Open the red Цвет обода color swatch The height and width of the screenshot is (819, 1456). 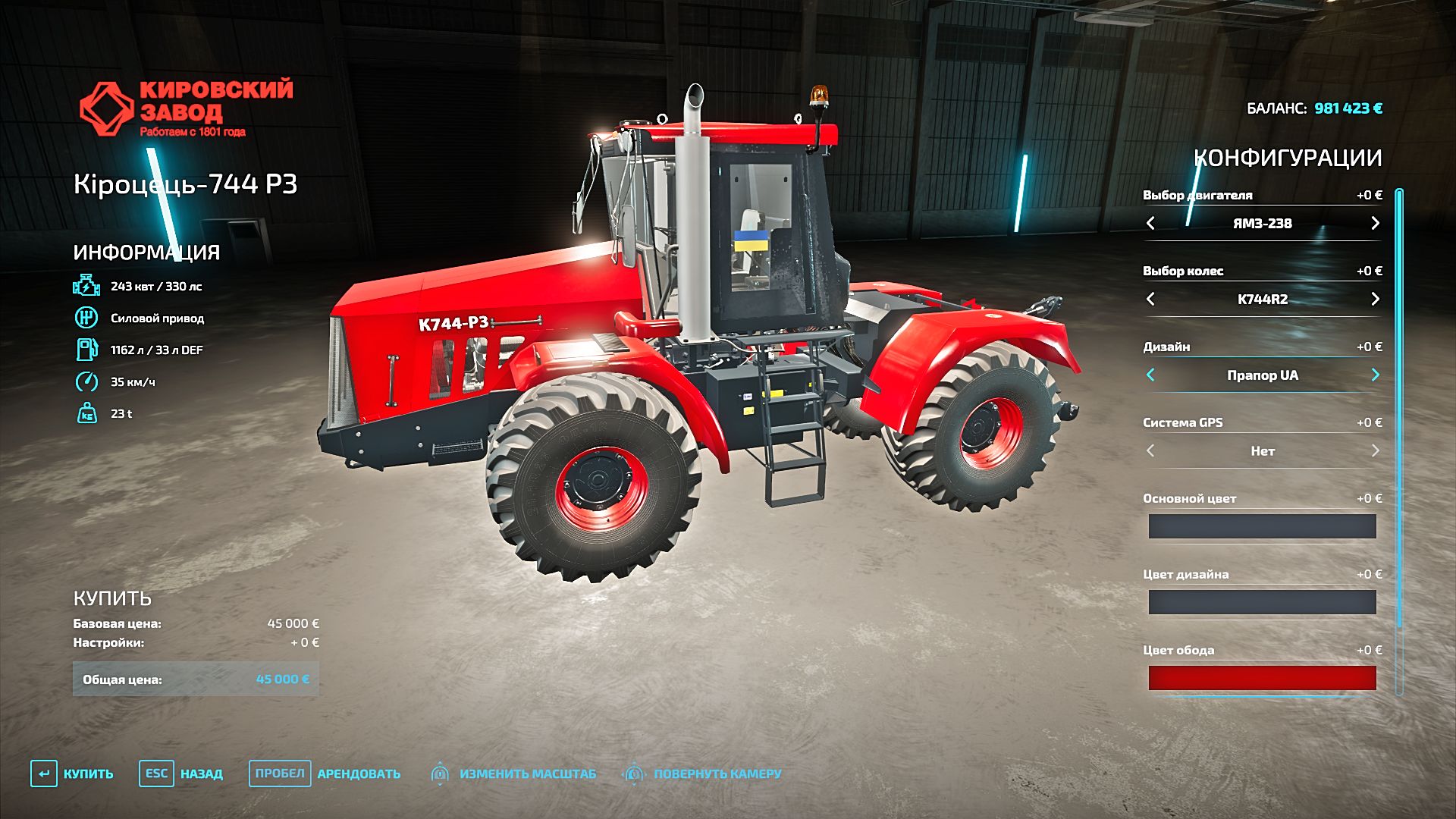[1262, 678]
